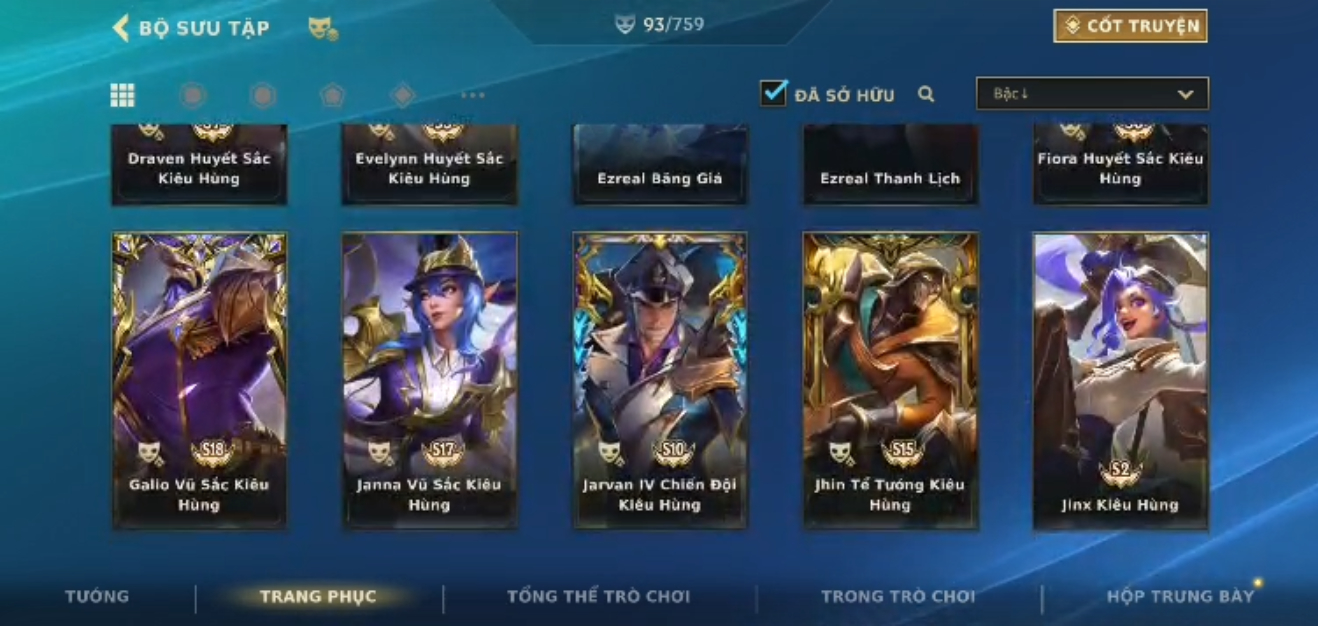
Task: Click the theater masks icon beside the title
Action: (322, 29)
